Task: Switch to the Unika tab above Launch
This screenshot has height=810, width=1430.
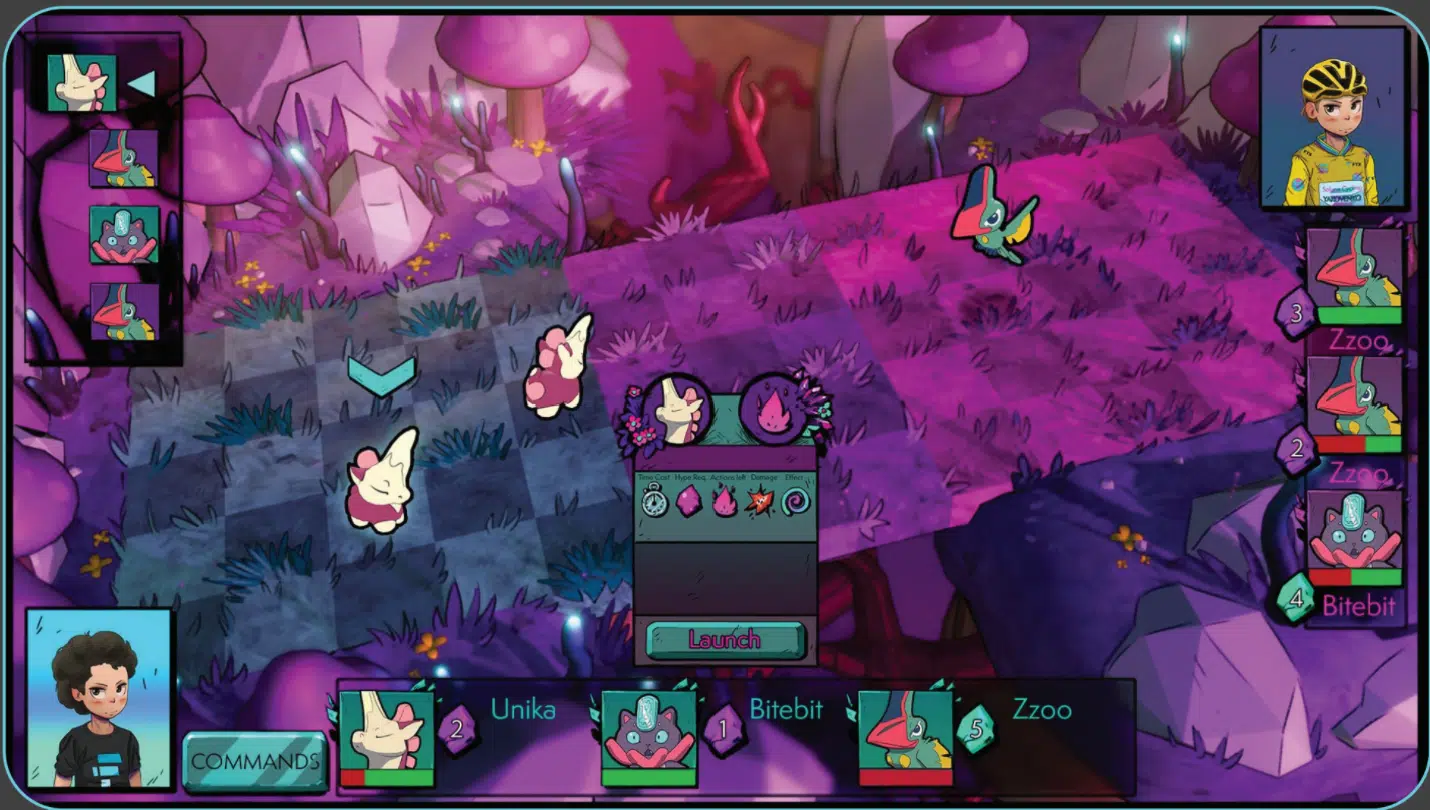Action: click(676, 409)
